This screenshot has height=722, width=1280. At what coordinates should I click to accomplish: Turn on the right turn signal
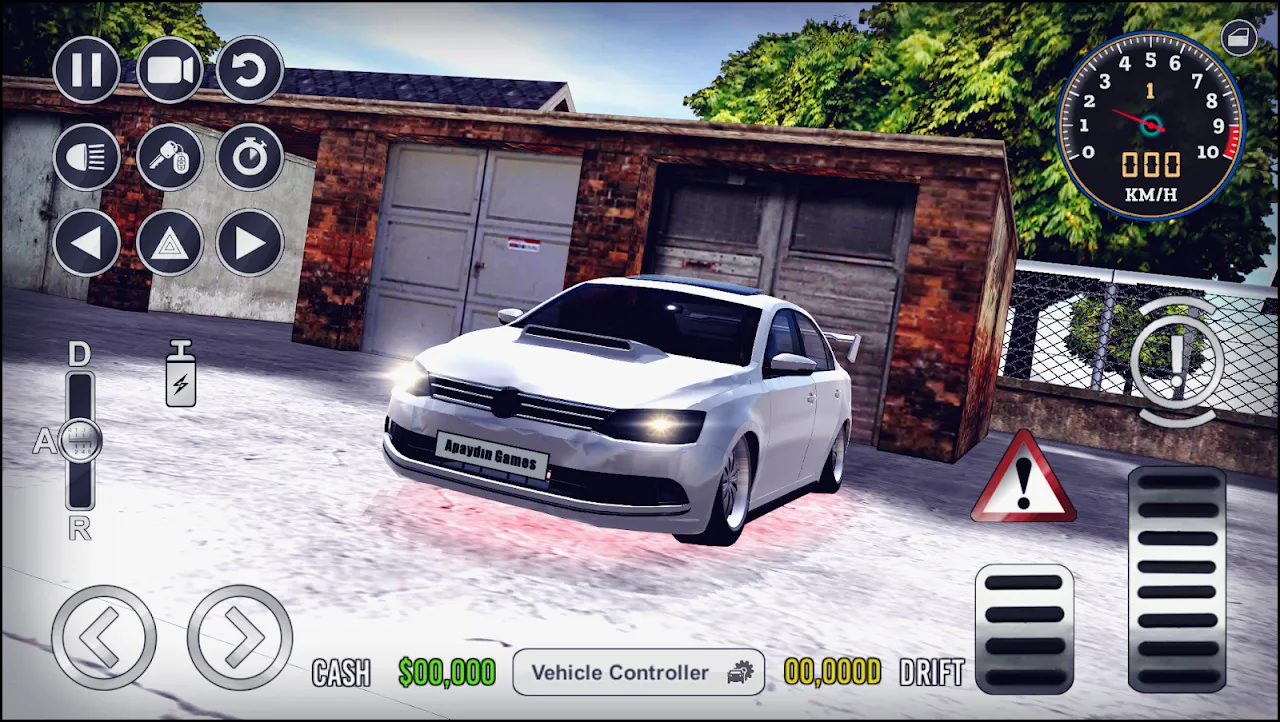[250, 242]
